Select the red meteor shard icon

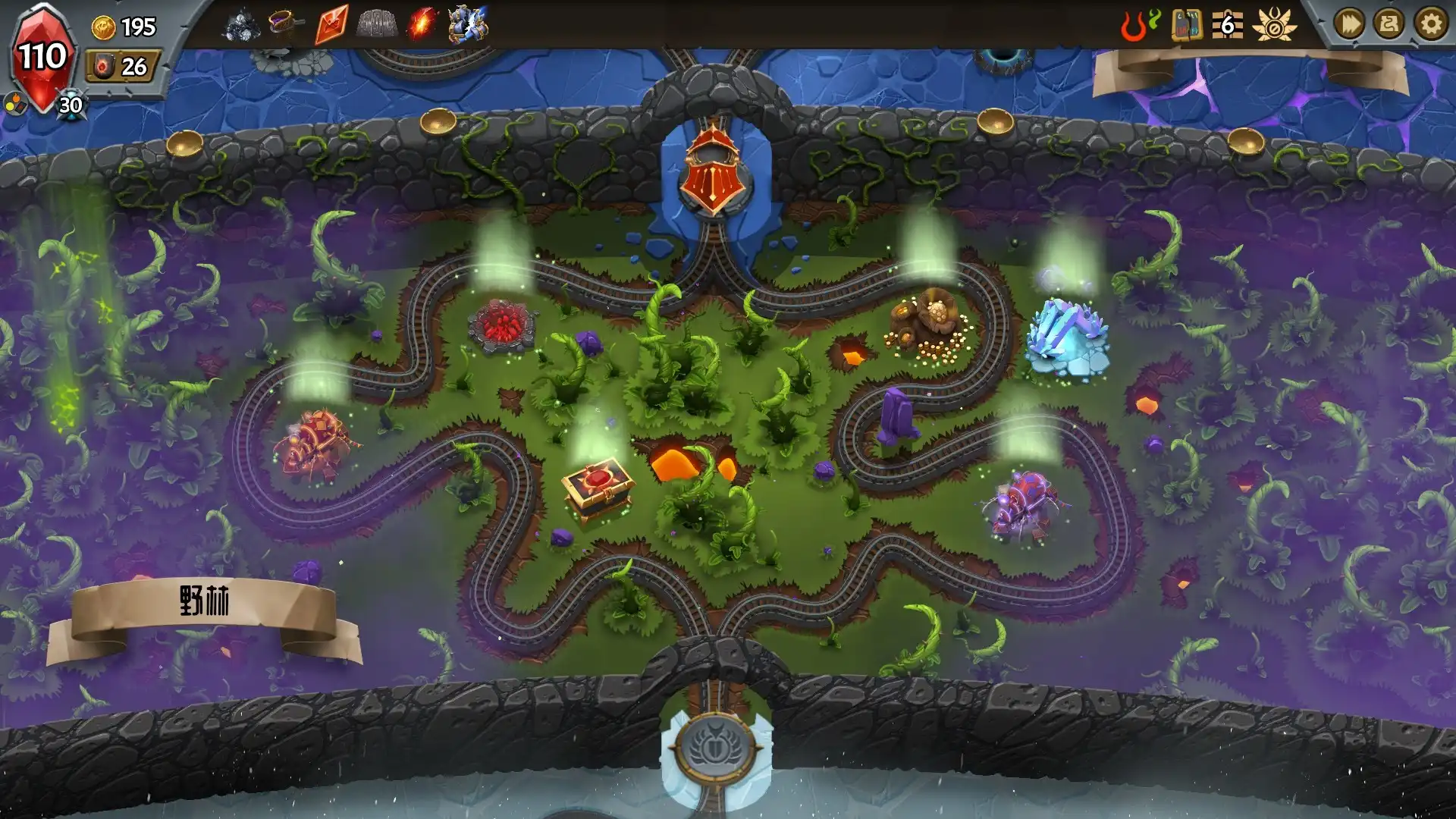pos(330,24)
